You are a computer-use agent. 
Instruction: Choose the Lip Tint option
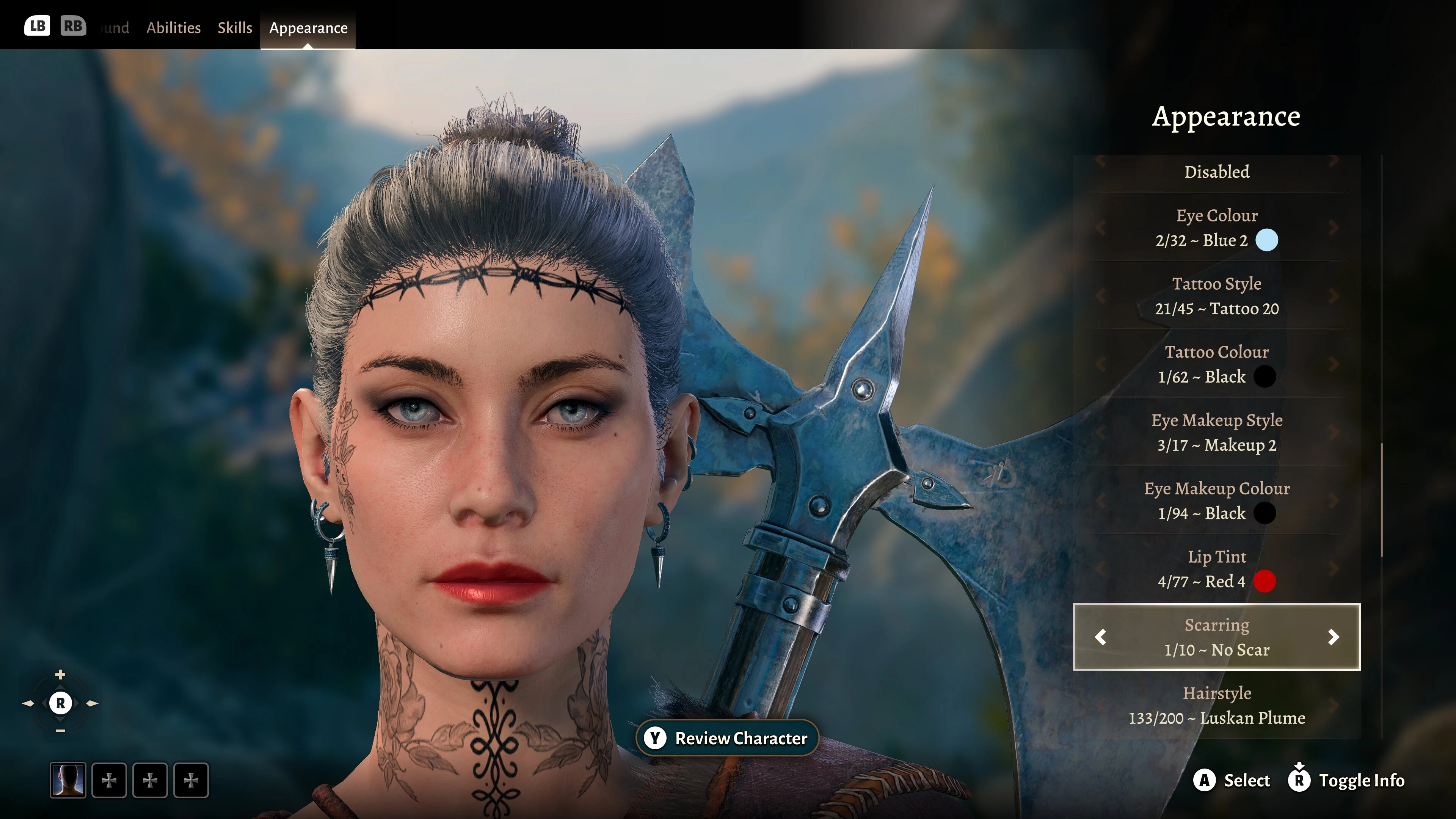tap(1216, 569)
